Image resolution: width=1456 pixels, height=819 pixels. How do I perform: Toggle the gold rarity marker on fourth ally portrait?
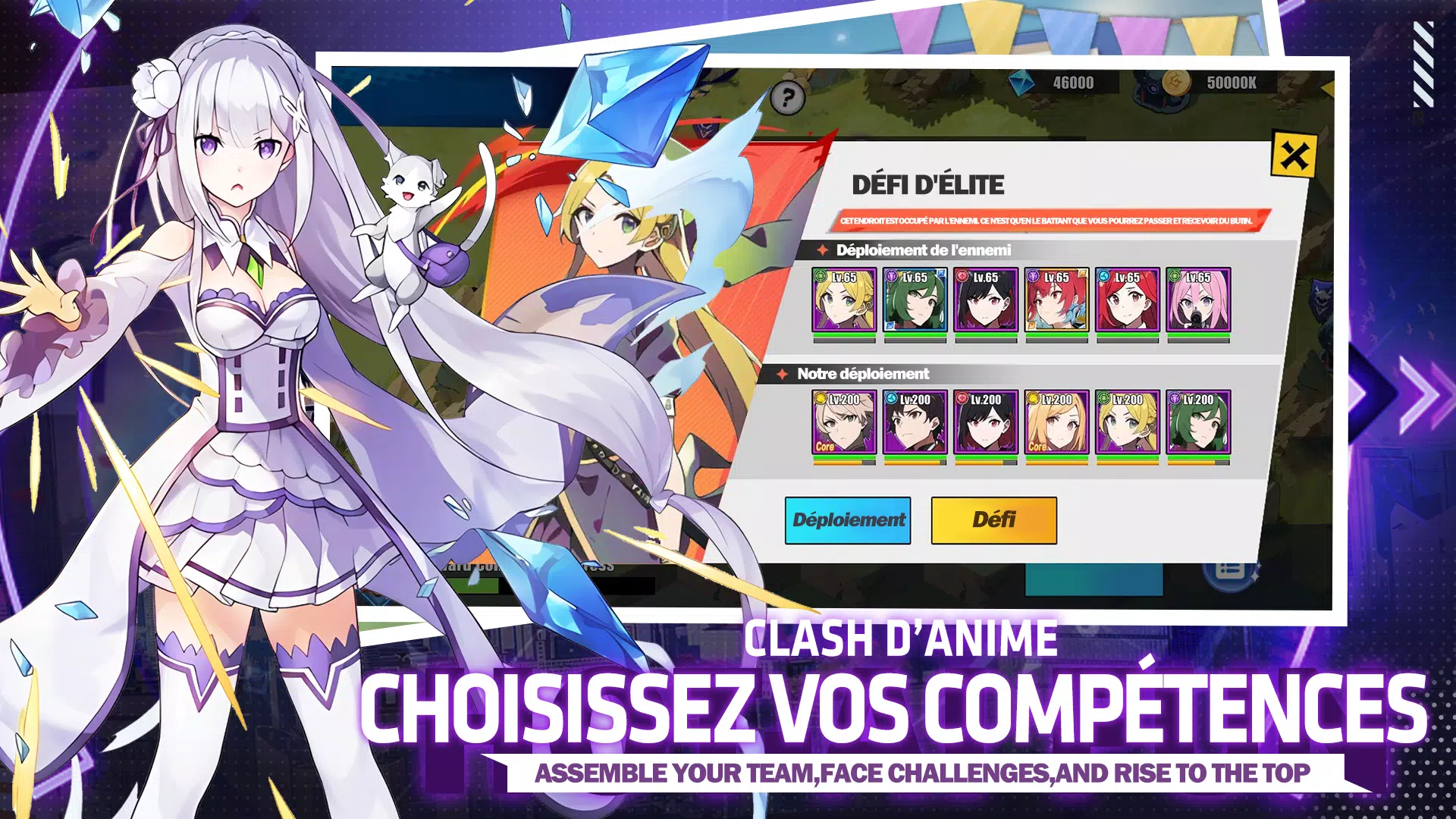coord(1034,397)
